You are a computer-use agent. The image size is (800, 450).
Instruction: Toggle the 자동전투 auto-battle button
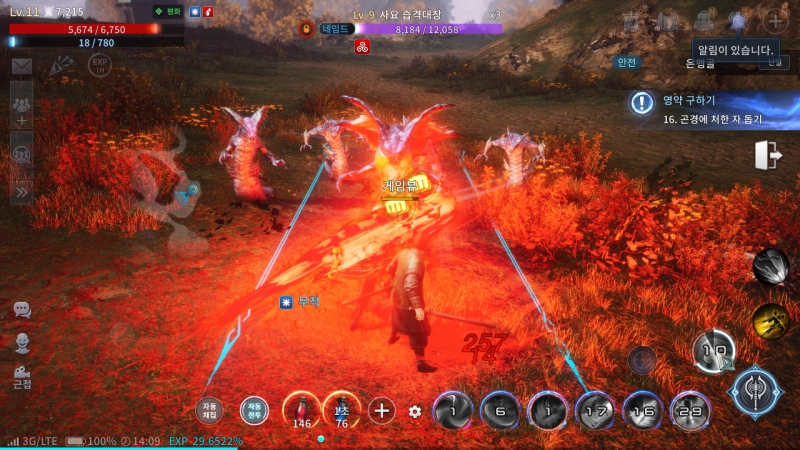pos(254,410)
